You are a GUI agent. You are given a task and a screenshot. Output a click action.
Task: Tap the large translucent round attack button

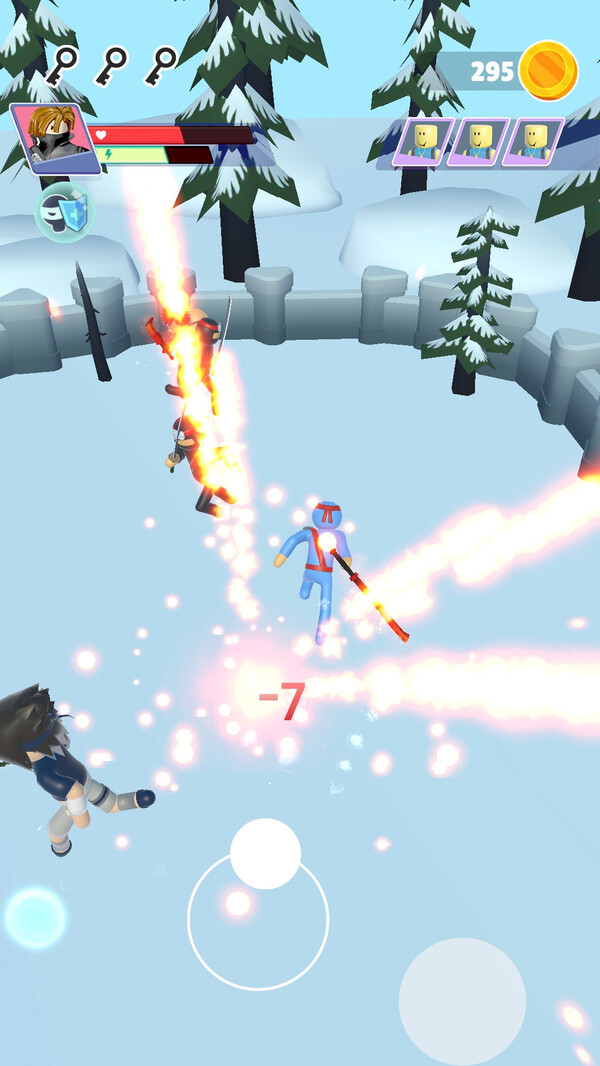click(x=462, y=1001)
